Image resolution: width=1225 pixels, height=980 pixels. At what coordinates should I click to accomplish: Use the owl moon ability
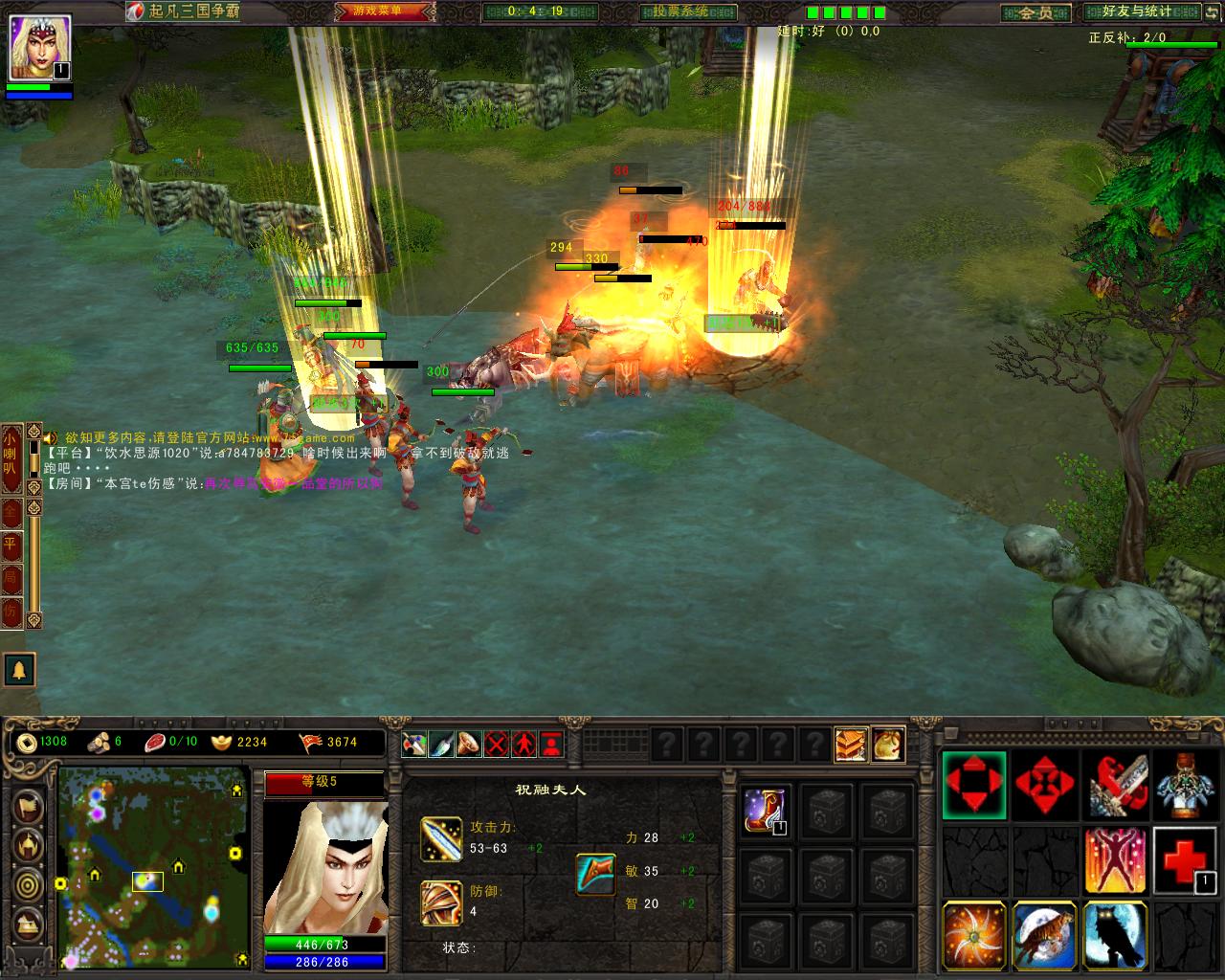(1115, 935)
